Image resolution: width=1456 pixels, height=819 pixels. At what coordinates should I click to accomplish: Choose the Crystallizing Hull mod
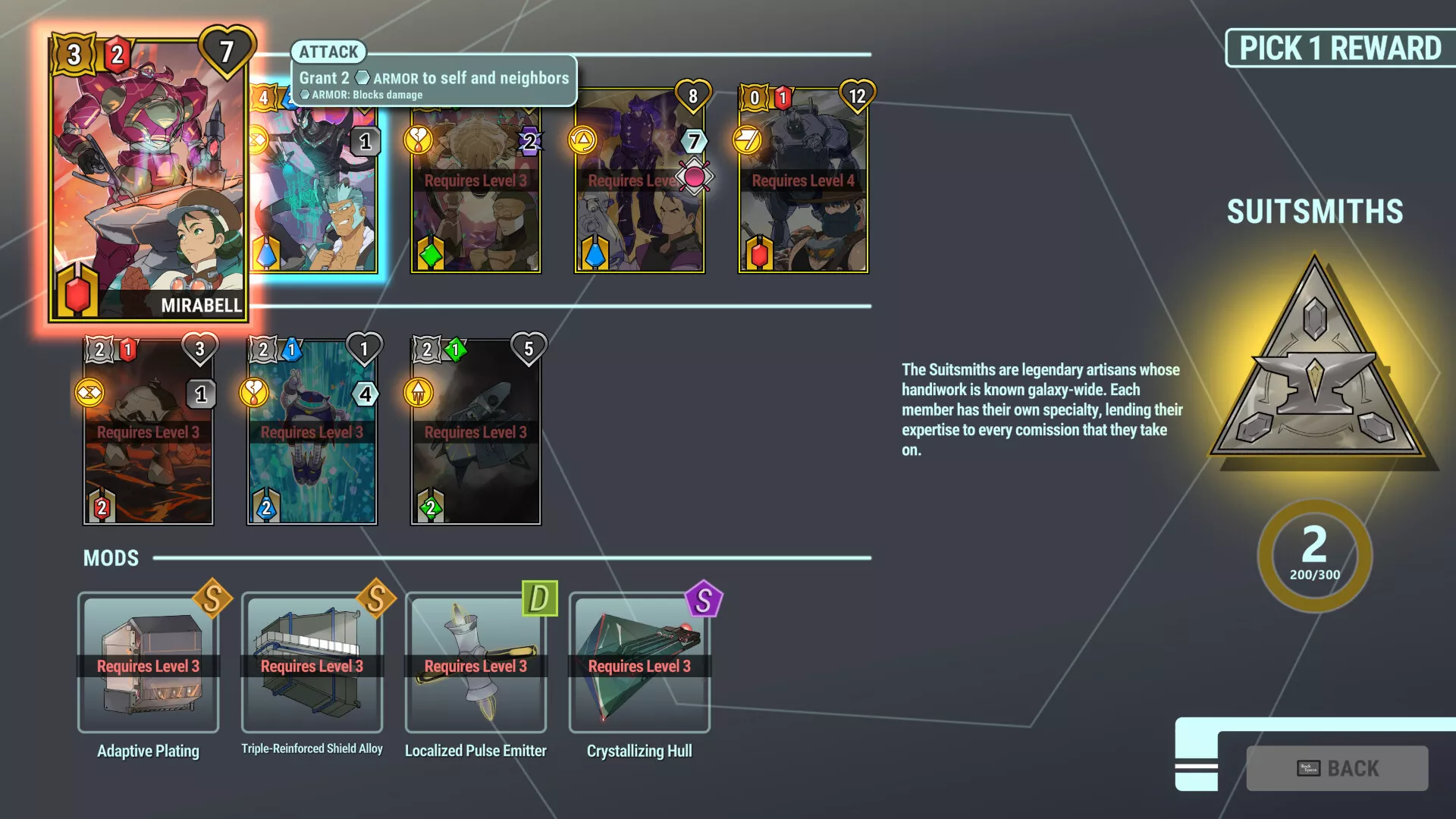tap(639, 663)
